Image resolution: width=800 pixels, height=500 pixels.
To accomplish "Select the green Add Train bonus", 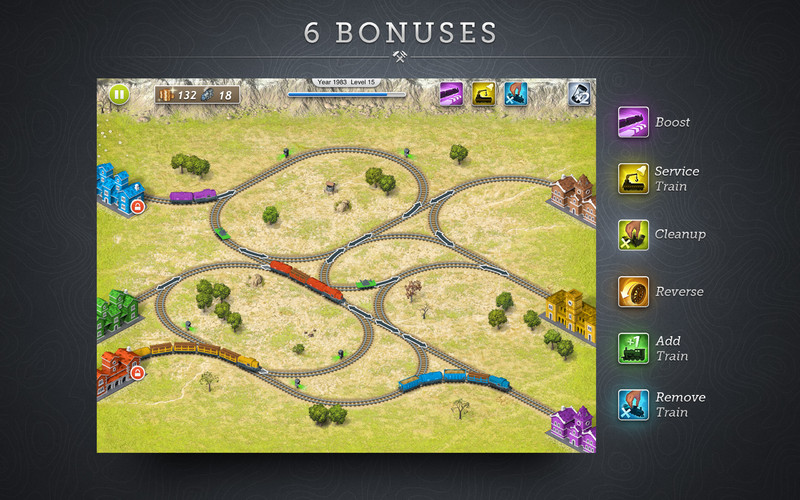I will click(x=633, y=348).
